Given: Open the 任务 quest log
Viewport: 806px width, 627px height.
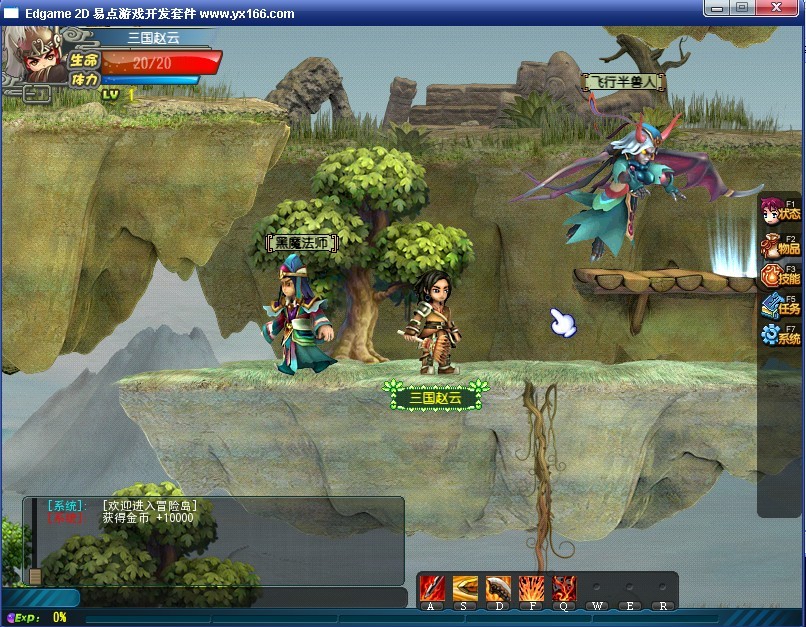Looking at the screenshot, I should point(779,306).
